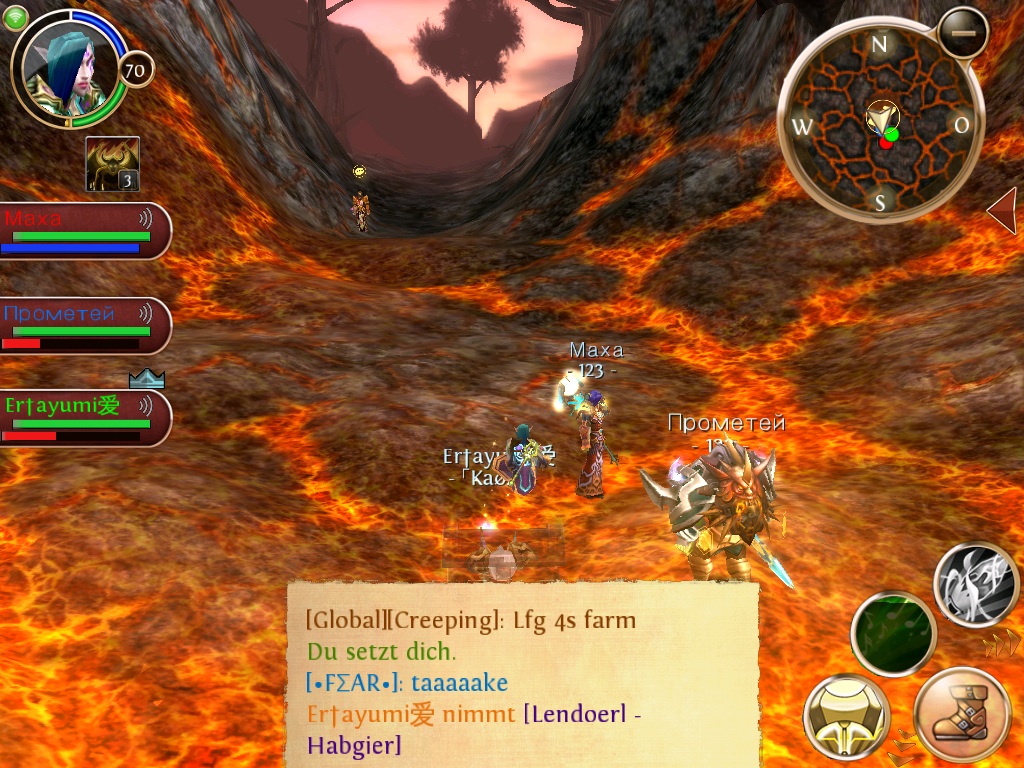The height and width of the screenshot is (768, 1024).
Task: Toggle voice icon on Maxa's frame
Action: pyautogui.click(x=145, y=217)
